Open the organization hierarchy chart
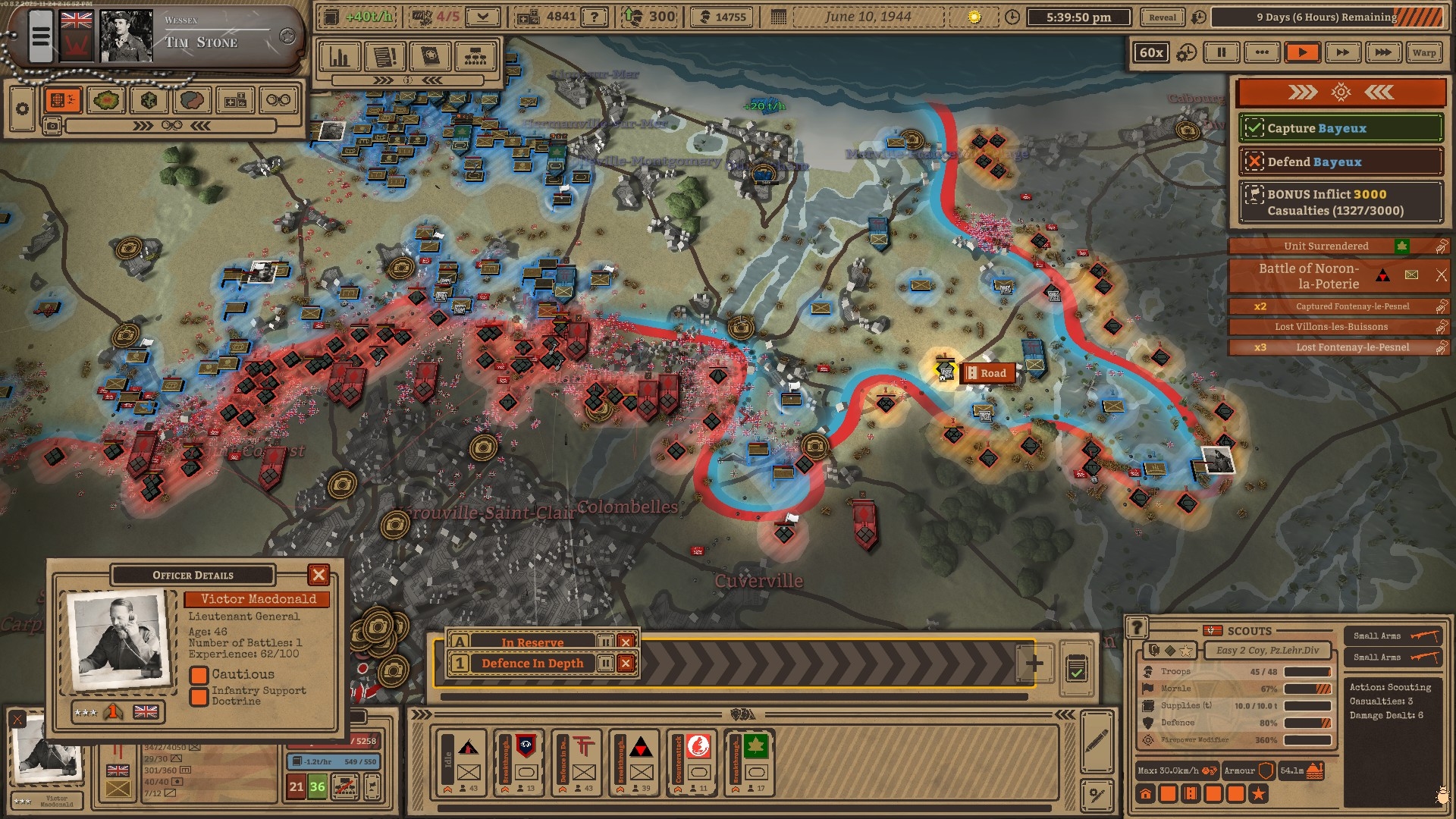The width and height of the screenshot is (1456, 819). tap(475, 57)
